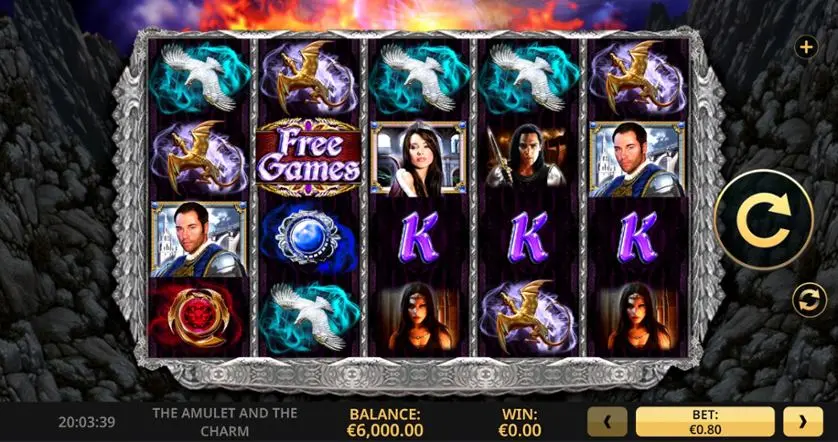
Task: Open the plus menu button
Action: (x=806, y=47)
